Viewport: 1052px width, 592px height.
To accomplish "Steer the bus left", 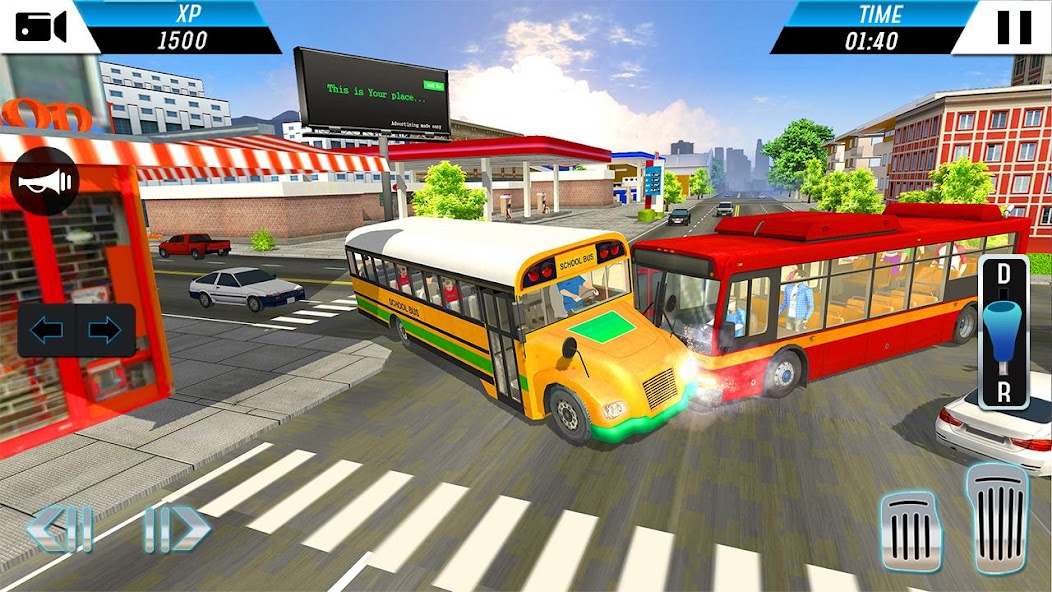I will (x=60, y=529).
